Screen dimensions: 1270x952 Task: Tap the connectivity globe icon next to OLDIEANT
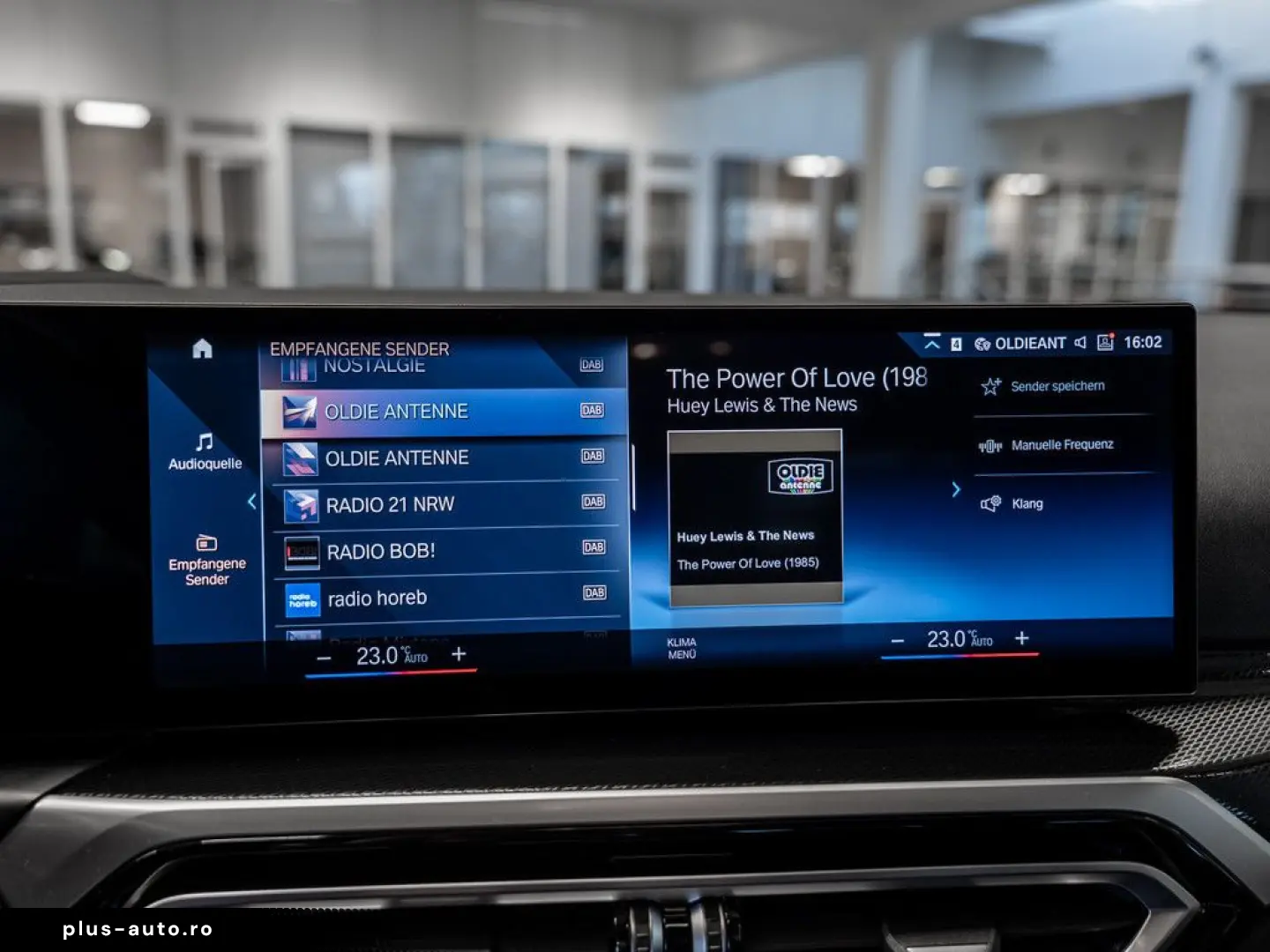pos(980,343)
